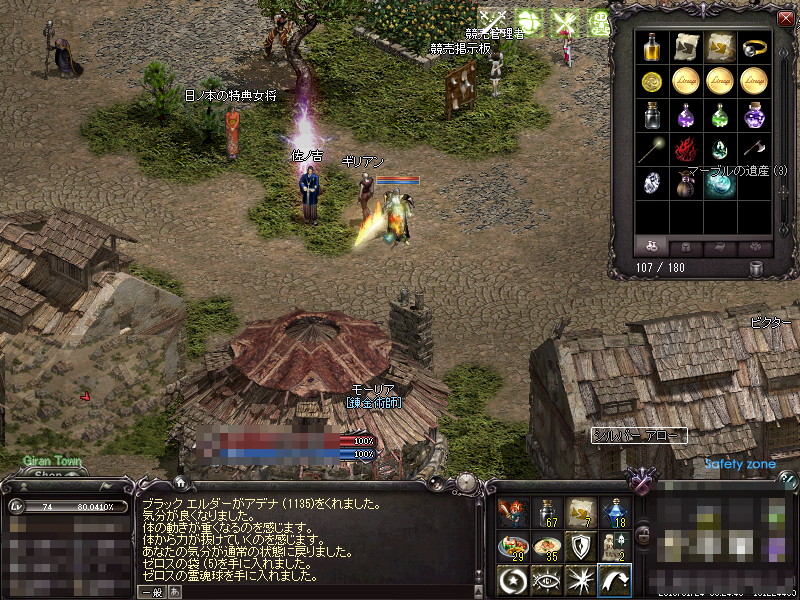
Task: Activate the eye skill hotbar icon
Action: [546, 579]
